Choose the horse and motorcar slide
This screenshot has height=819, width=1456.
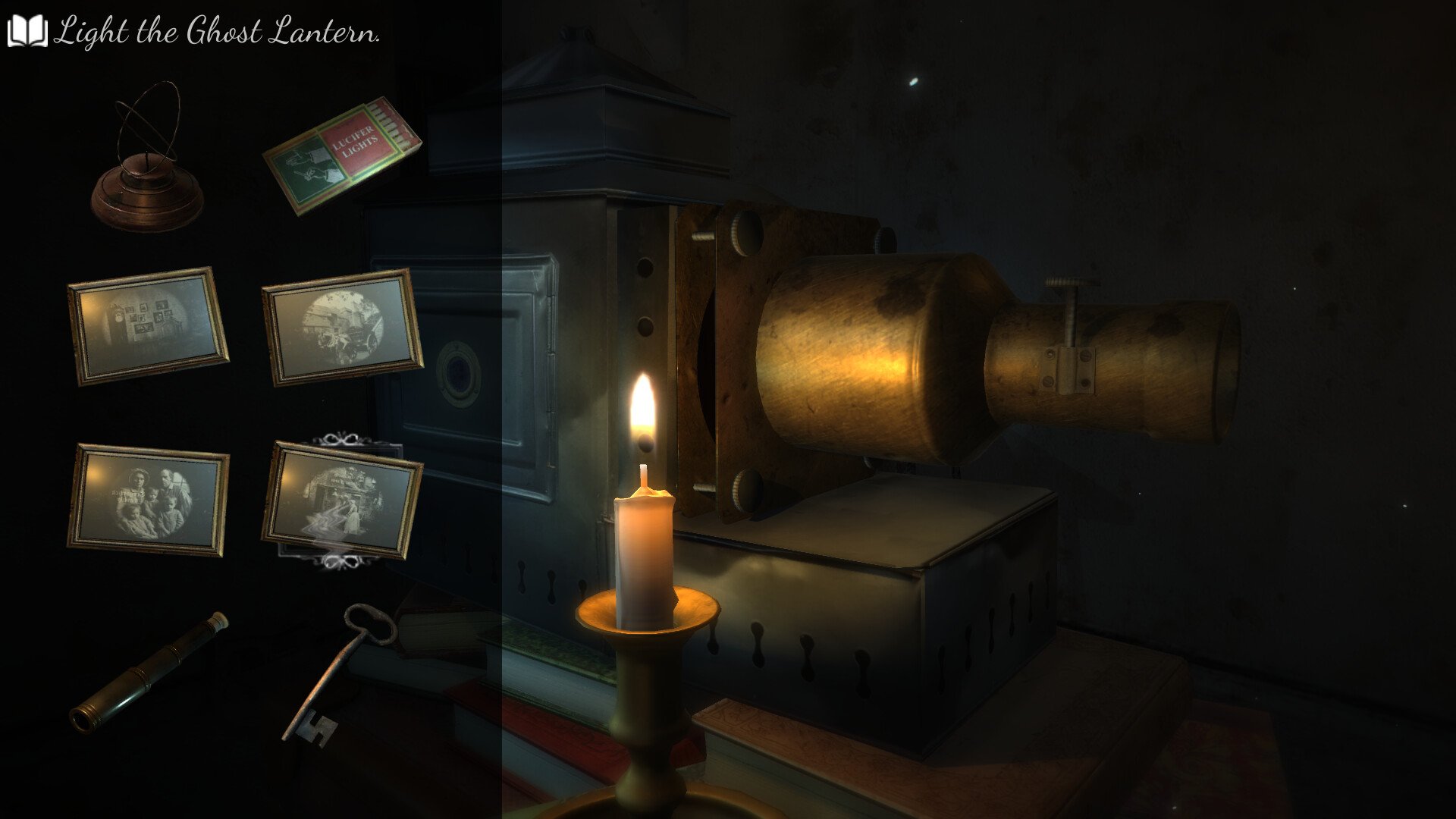coord(342,327)
